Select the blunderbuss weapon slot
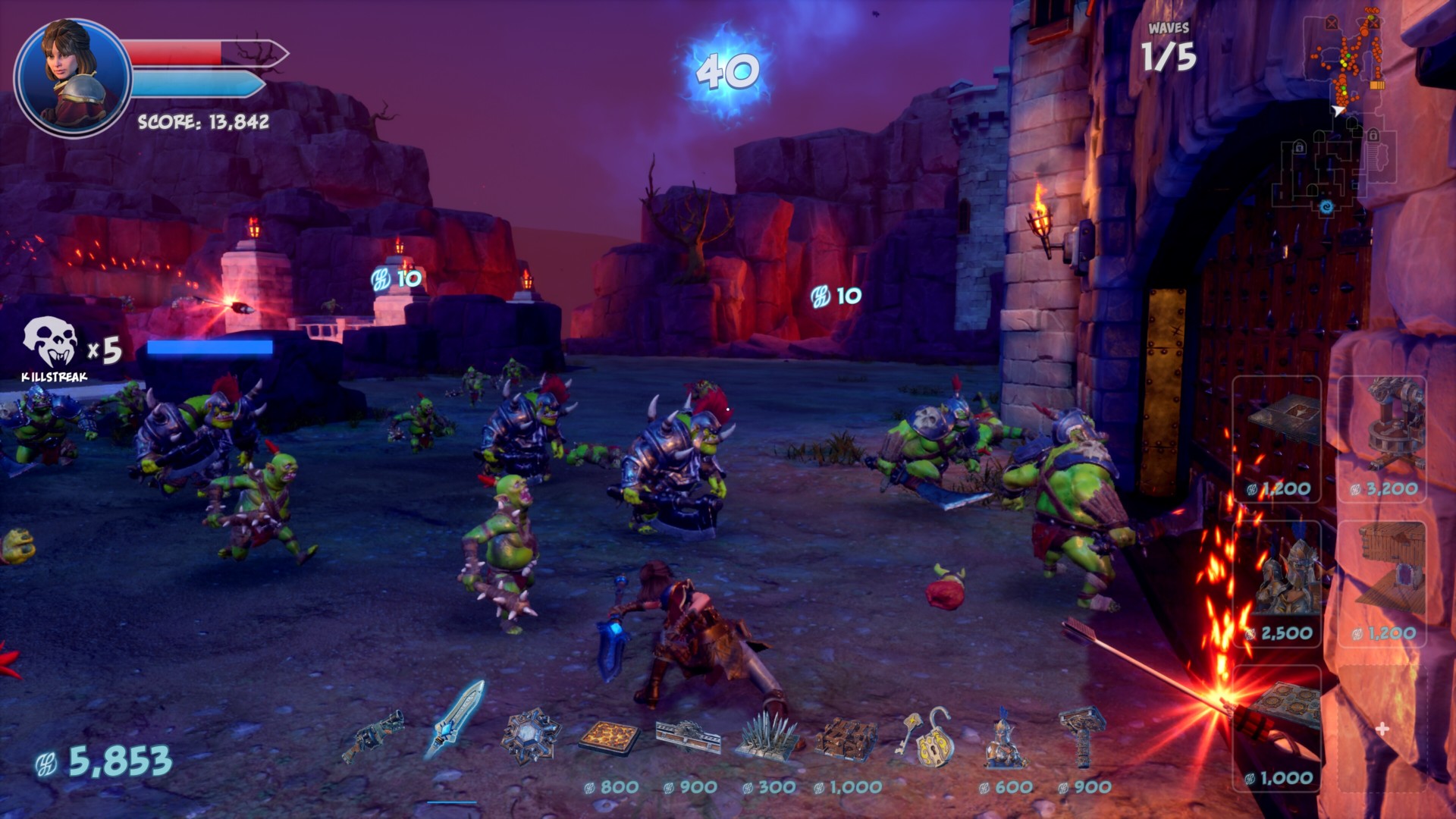Image resolution: width=1456 pixels, height=819 pixels. tap(373, 736)
